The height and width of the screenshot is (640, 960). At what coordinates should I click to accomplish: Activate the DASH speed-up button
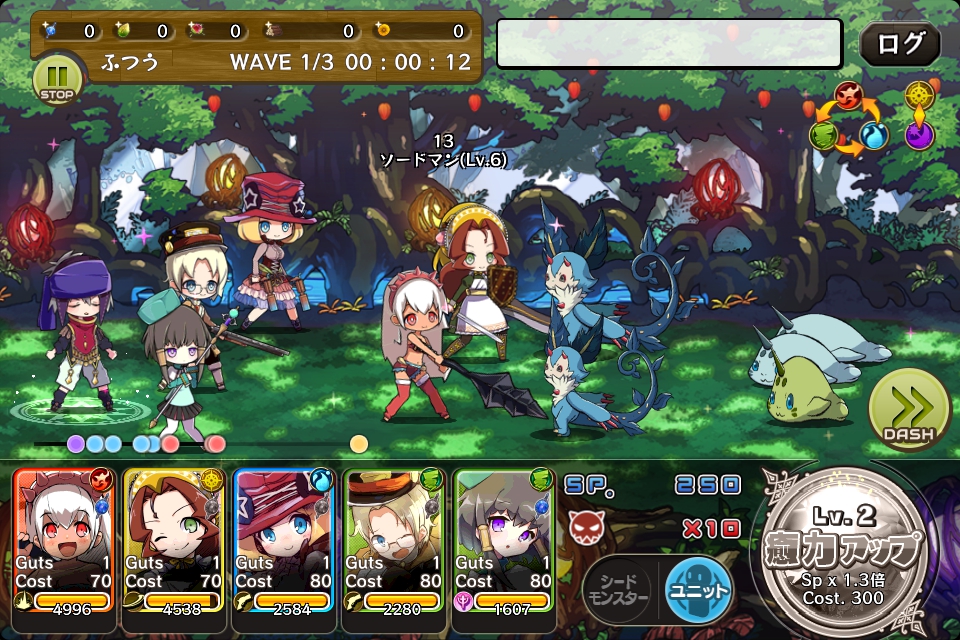(x=908, y=411)
